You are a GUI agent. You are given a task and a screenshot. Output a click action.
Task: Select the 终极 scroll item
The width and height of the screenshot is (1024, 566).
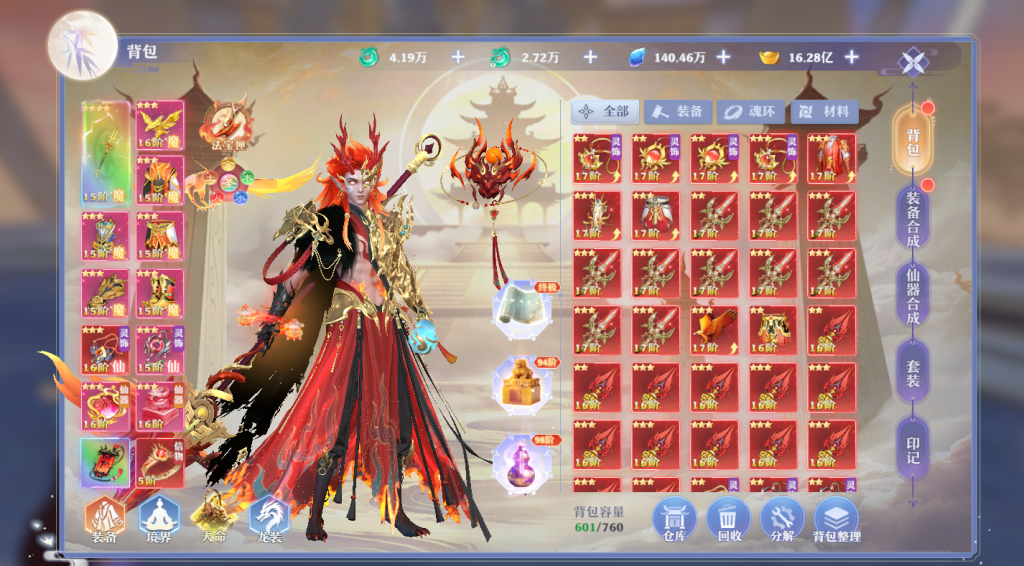[518, 308]
